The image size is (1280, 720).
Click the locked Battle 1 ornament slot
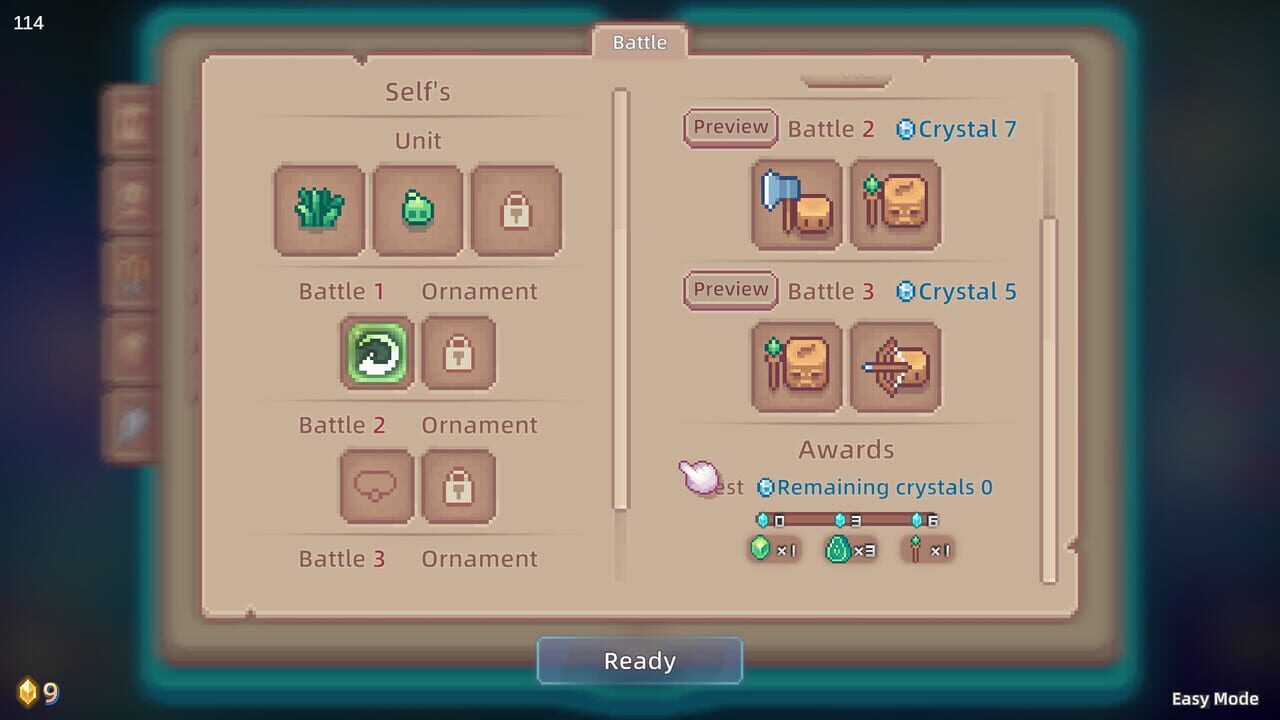tap(459, 354)
